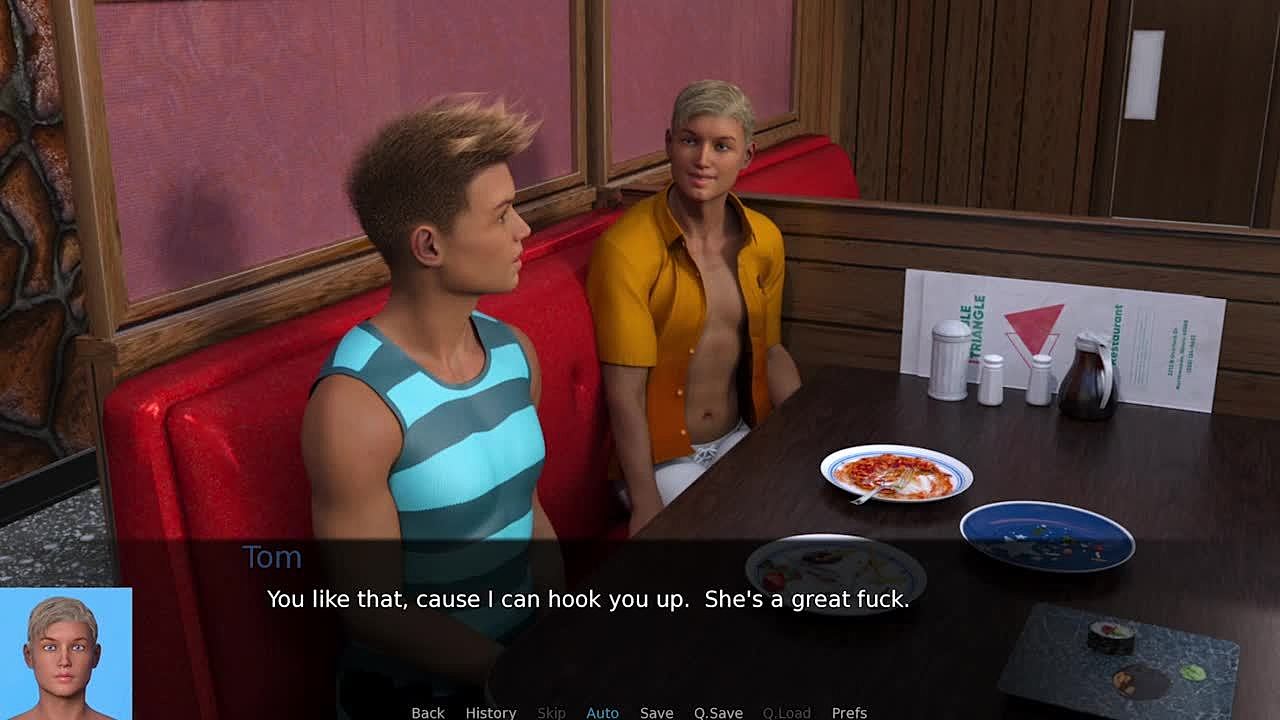Open the Save game screen
The width and height of the screenshot is (1280, 720).
656,712
